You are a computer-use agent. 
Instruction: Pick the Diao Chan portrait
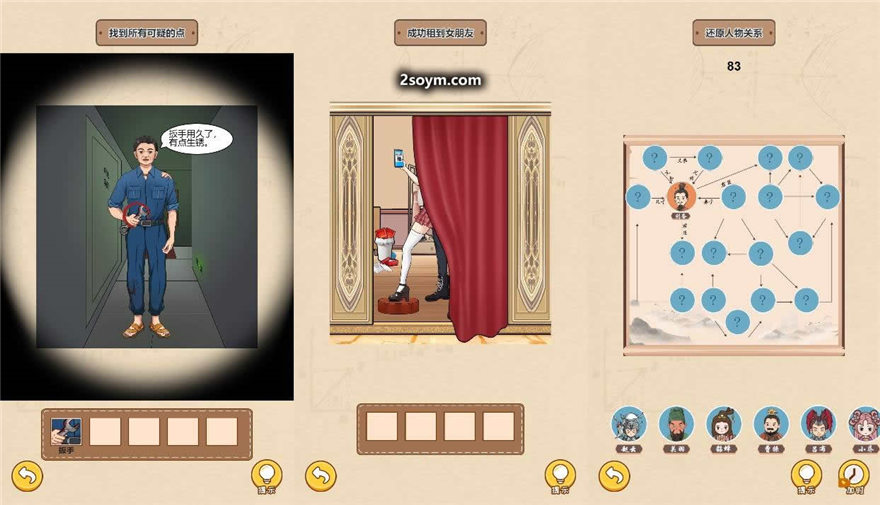[723, 424]
